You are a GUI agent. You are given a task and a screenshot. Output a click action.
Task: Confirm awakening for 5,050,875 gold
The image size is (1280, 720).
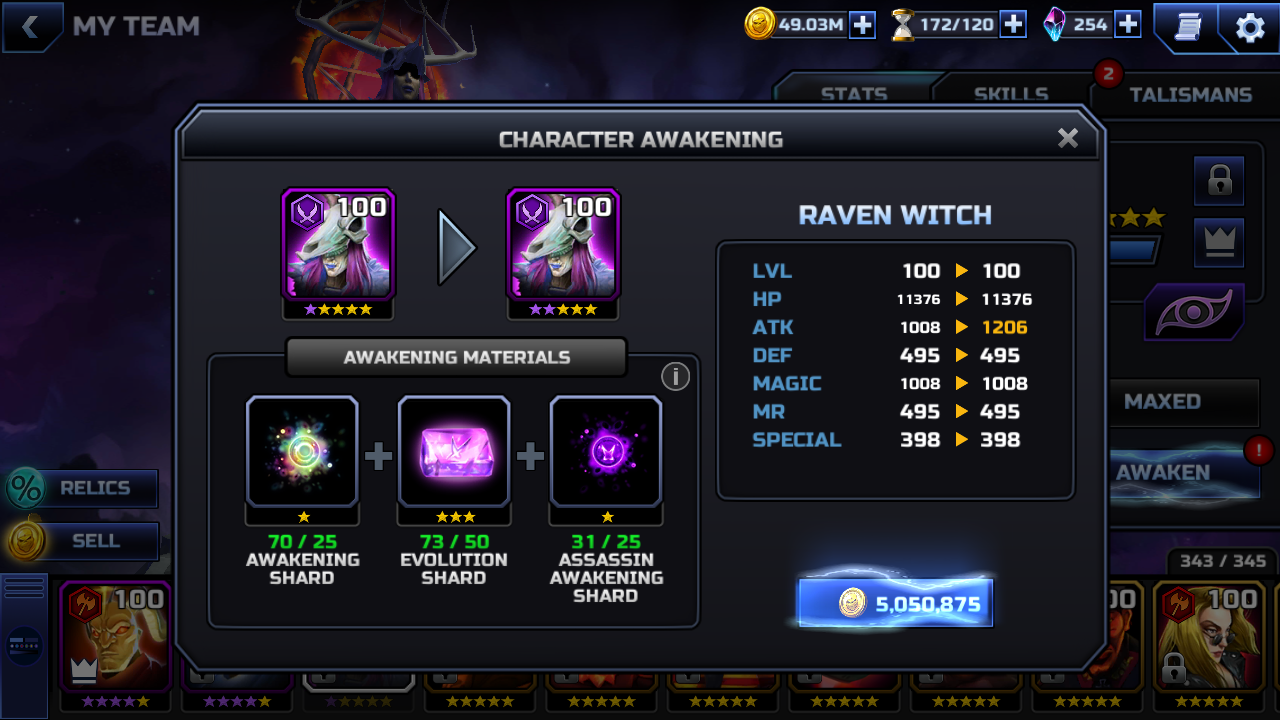895,603
